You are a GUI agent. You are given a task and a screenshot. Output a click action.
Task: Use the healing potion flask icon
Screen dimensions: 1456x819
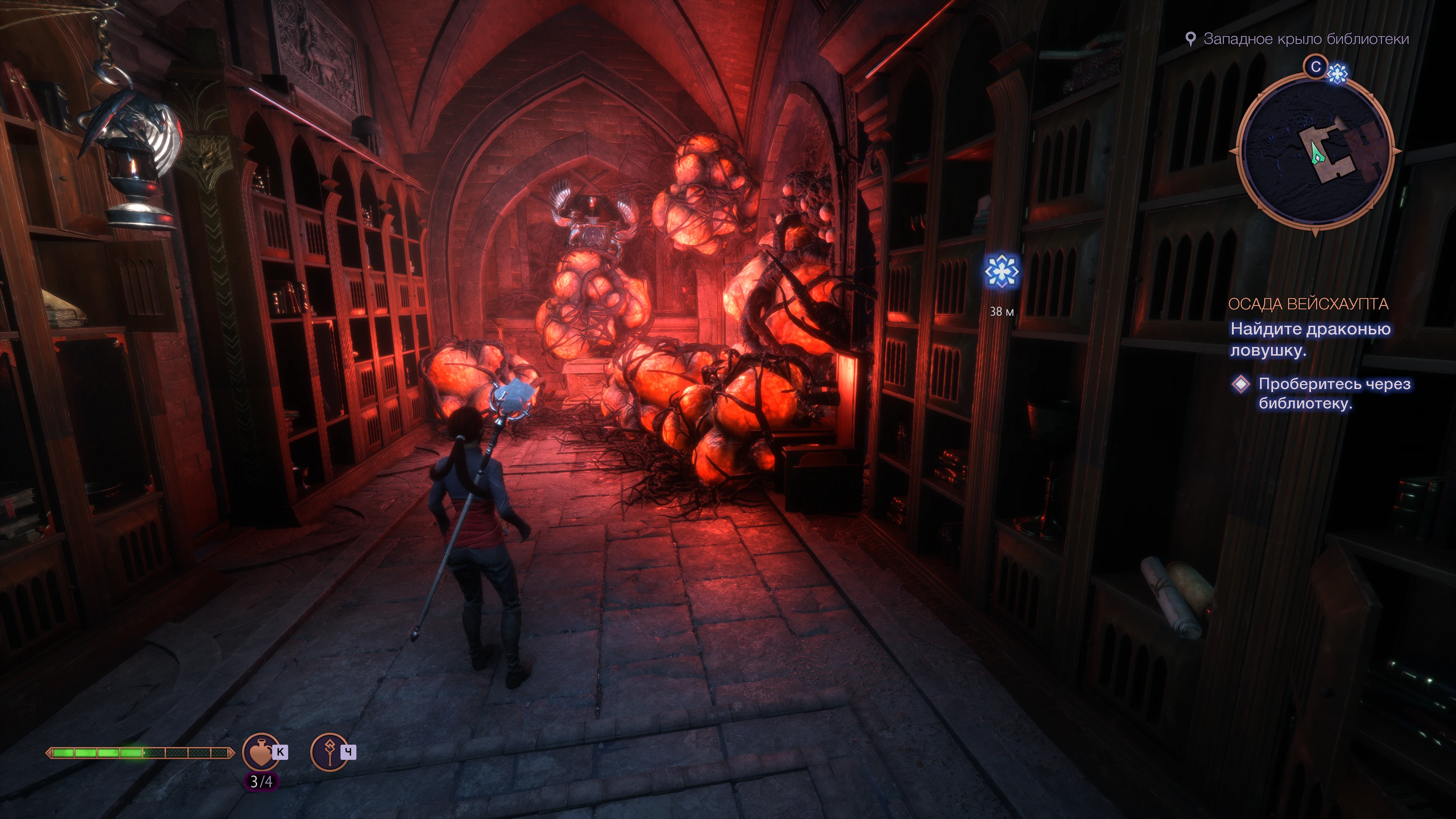[261, 752]
